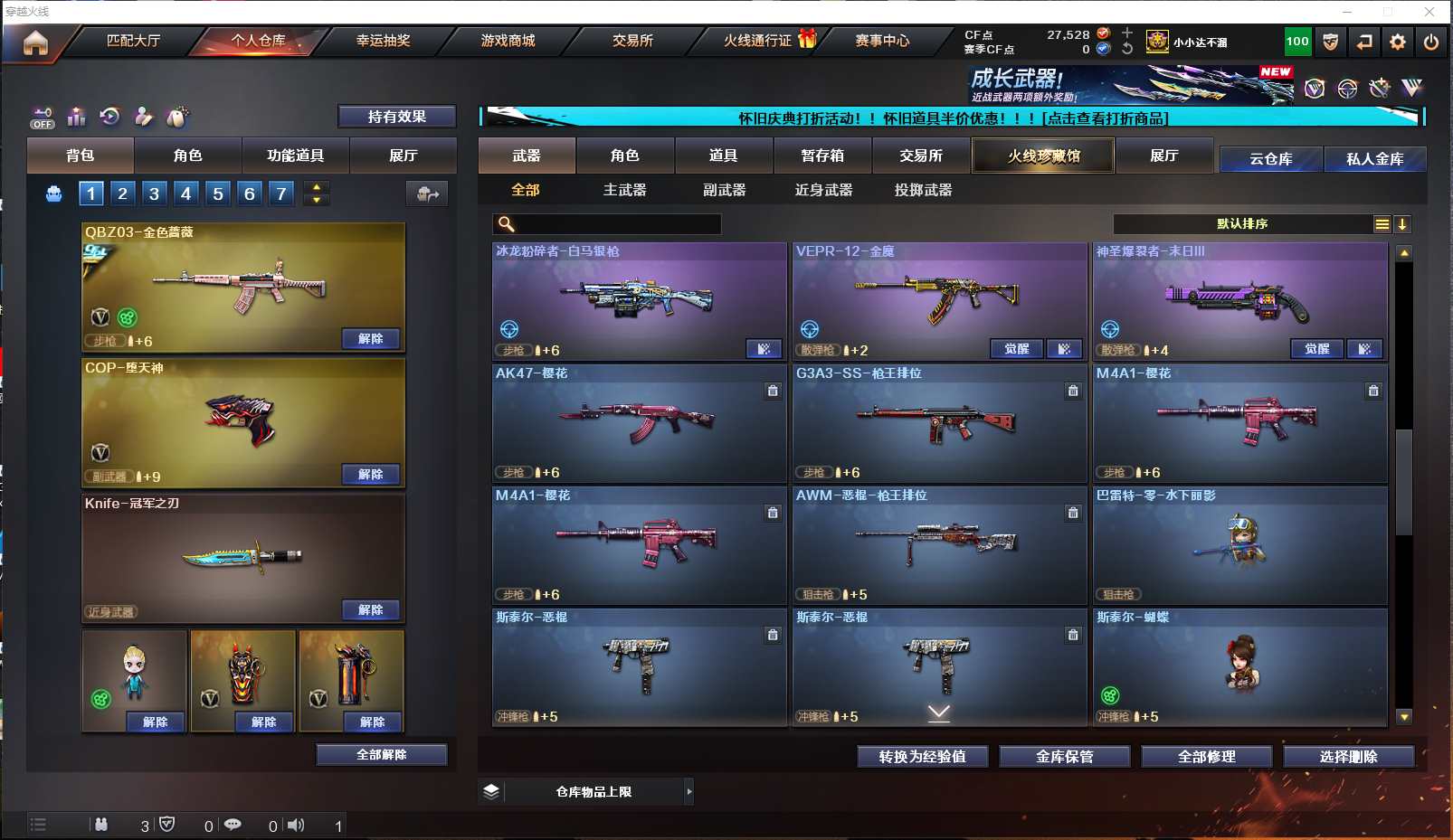
Task: Open the 持有效果 held effects panel
Action: coord(396,117)
